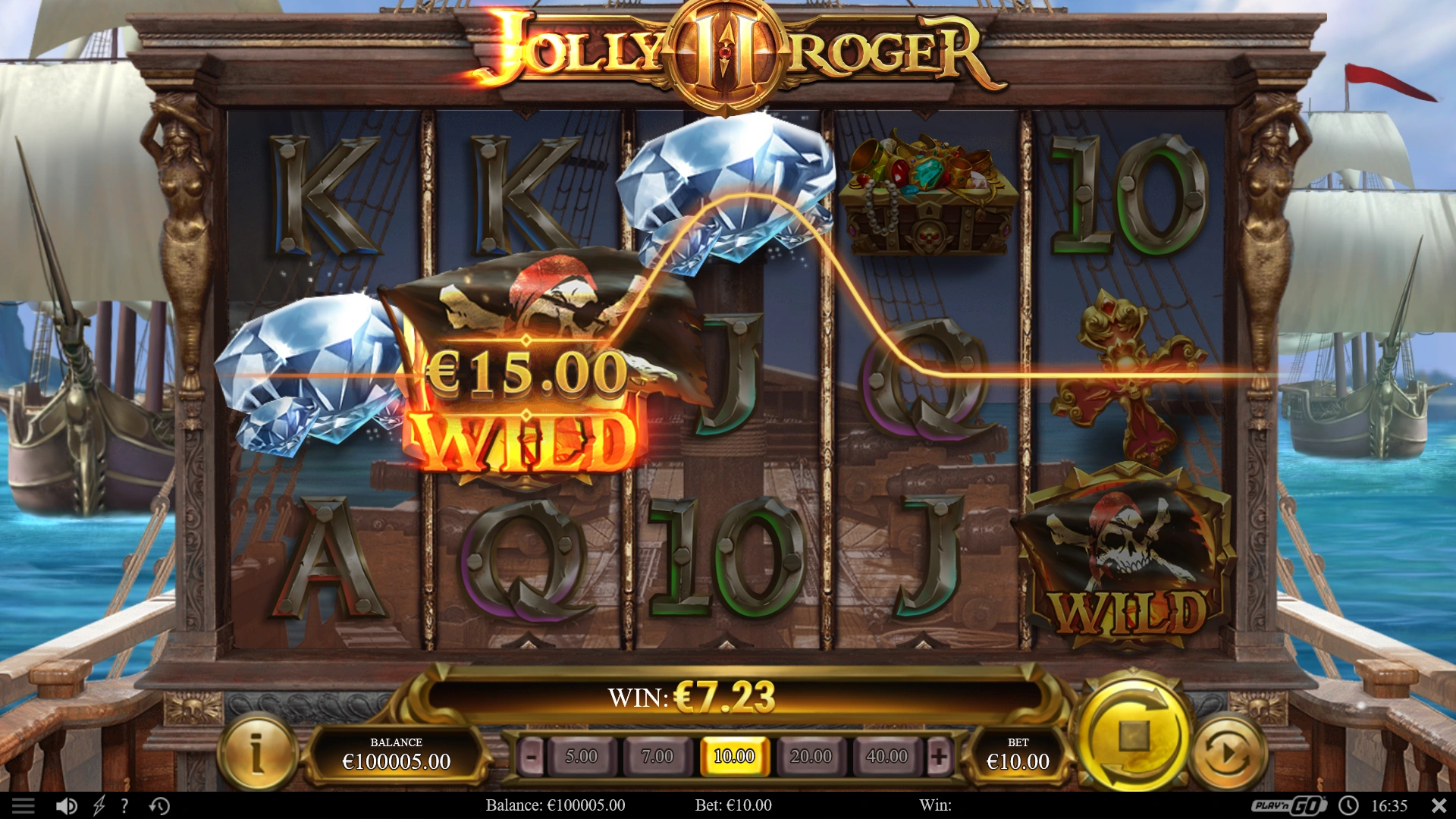The width and height of the screenshot is (1456, 819).
Task: Click the BET €10.00 display
Action: tap(1018, 754)
